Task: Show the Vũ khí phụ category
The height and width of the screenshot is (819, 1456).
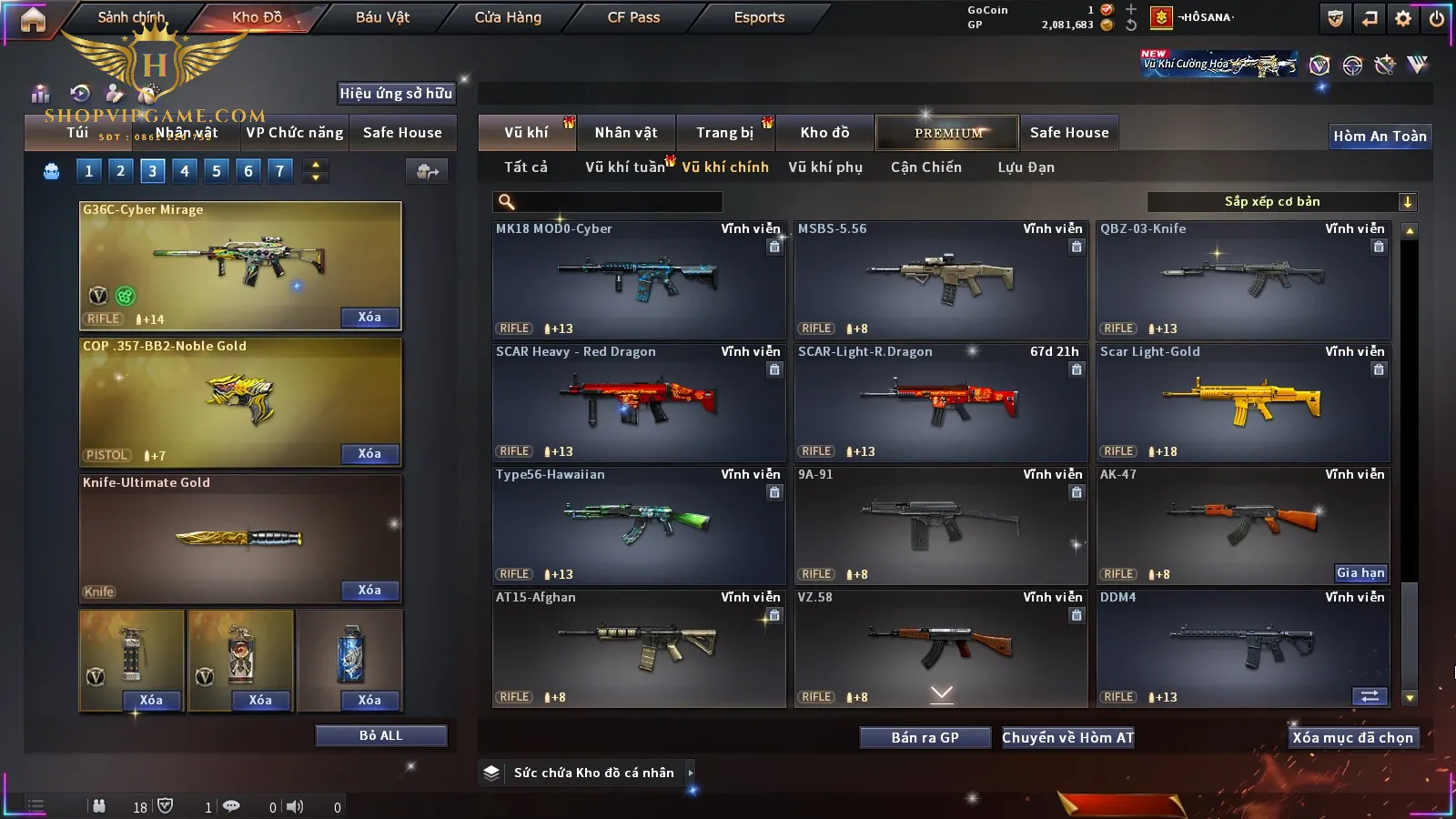Action: point(824,167)
